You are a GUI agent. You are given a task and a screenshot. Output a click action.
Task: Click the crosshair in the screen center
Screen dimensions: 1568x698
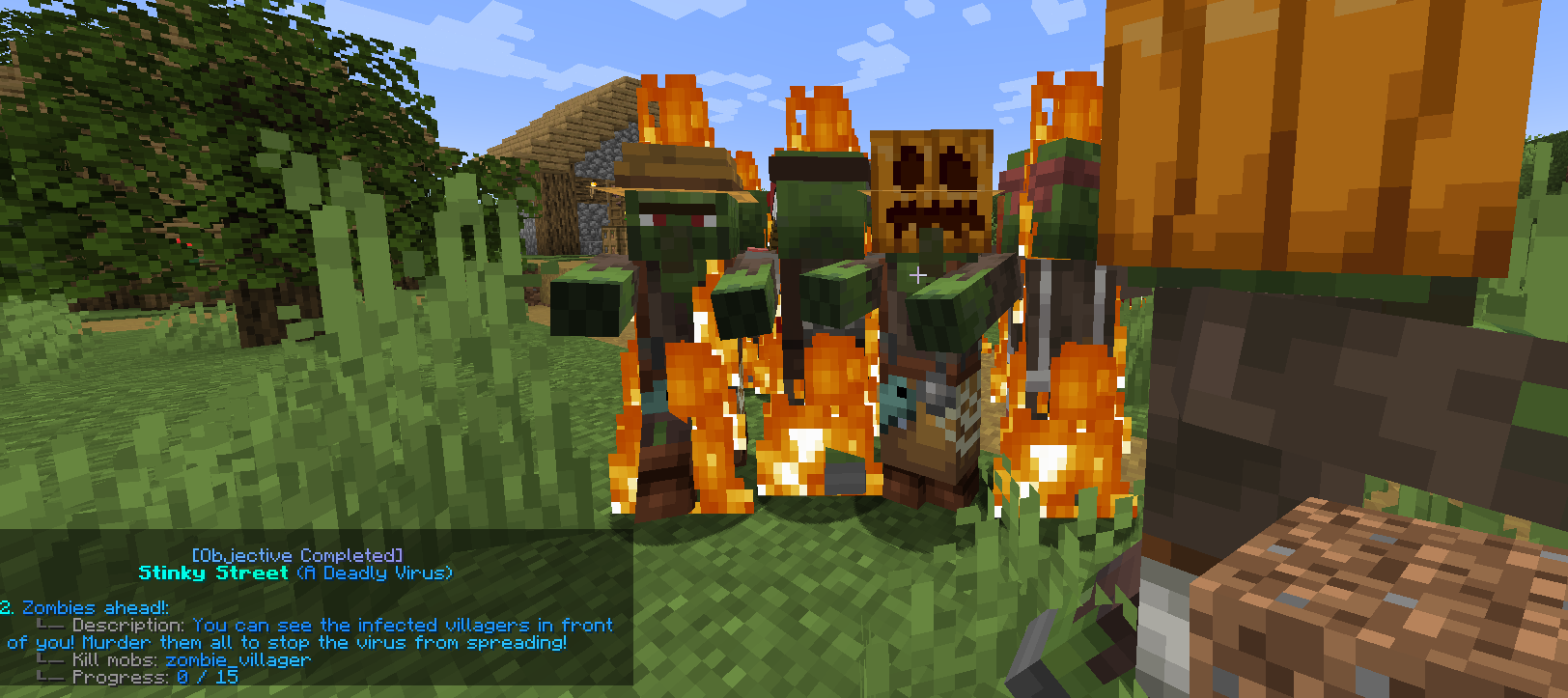[x=917, y=275]
